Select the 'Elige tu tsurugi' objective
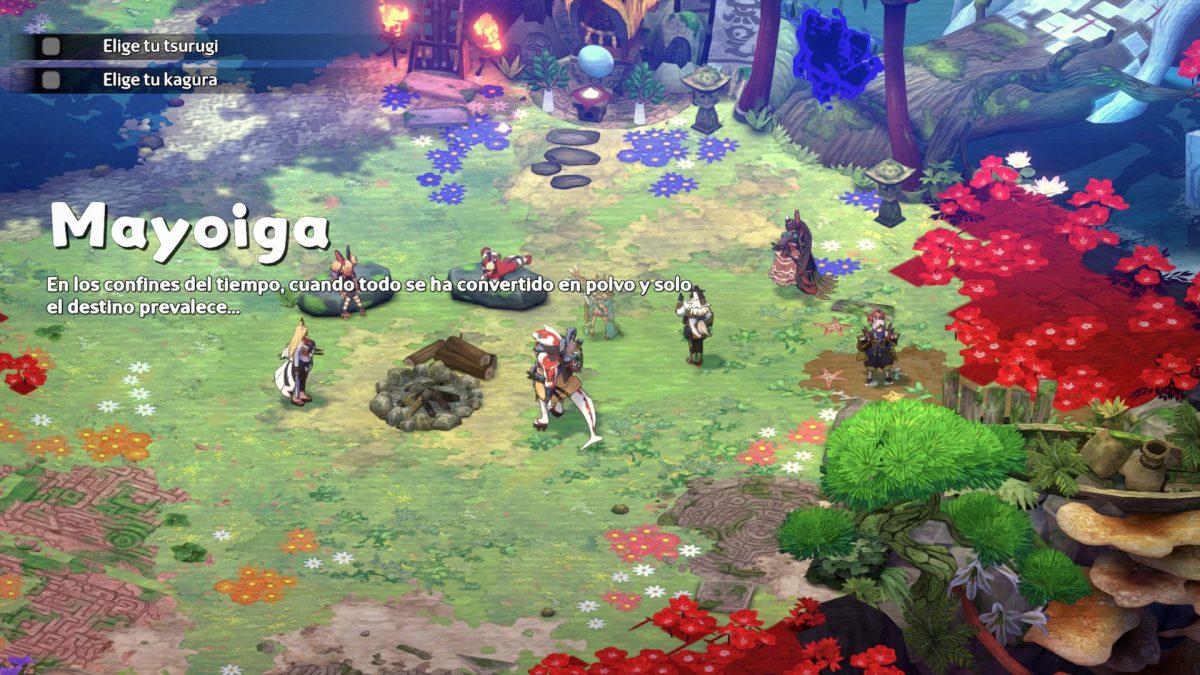 click(160, 46)
